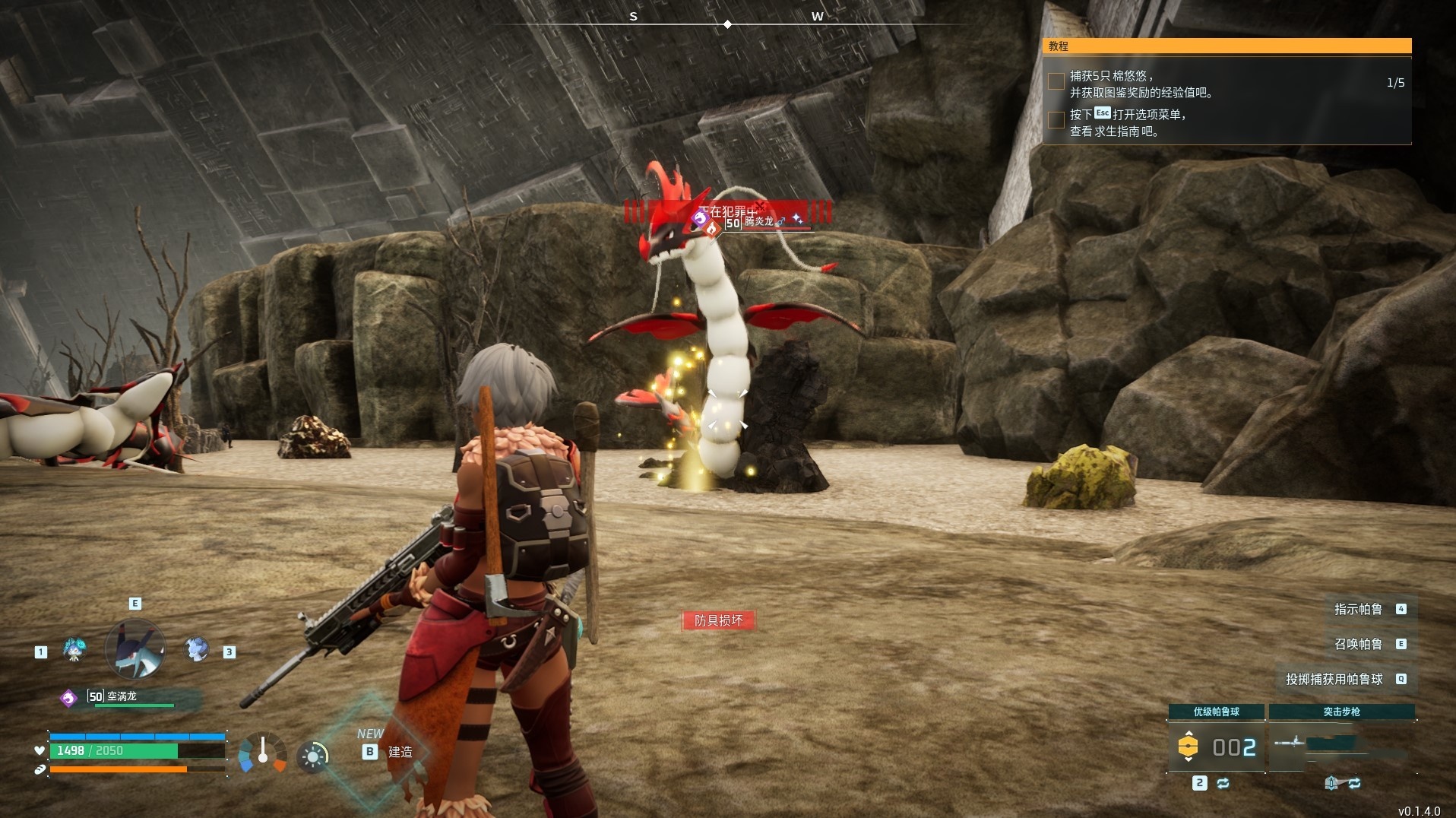This screenshot has height=818, width=1456.
Task: Click the 教程 tutorial panel header
Action: tap(1227, 46)
